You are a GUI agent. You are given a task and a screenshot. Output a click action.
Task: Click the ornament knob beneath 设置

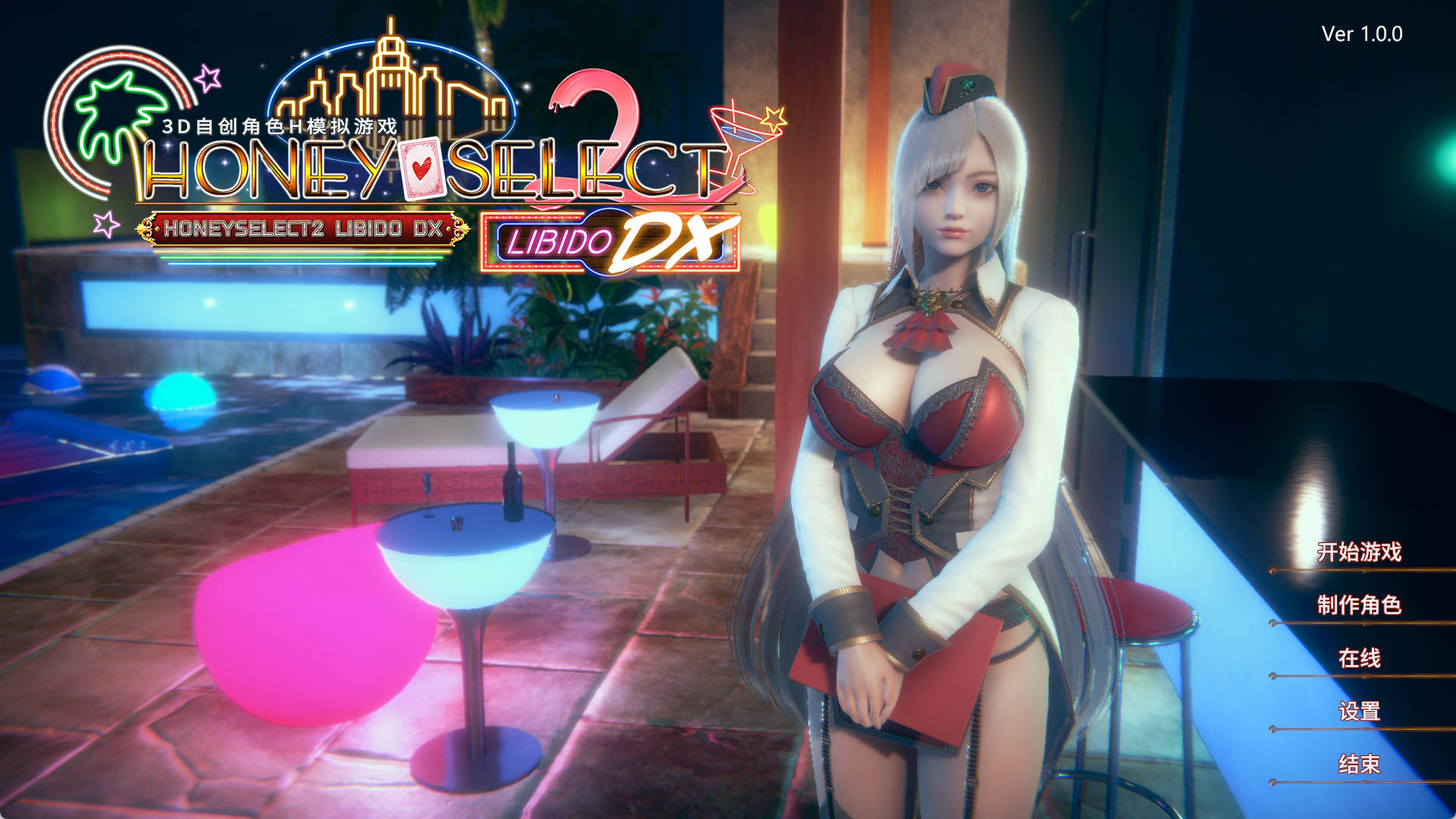tap(1272, 729)
